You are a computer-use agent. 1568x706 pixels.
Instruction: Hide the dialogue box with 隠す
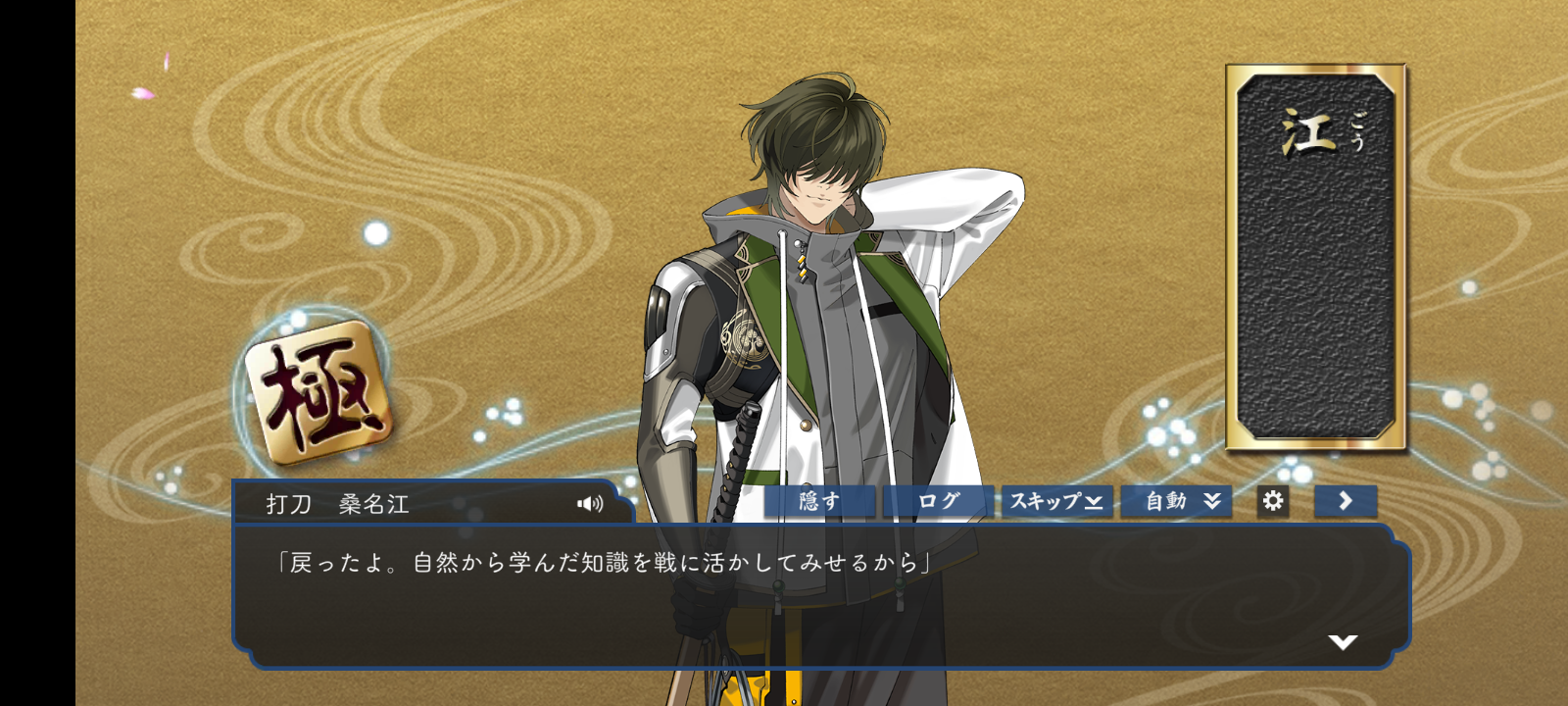click(x=819, y=501)
